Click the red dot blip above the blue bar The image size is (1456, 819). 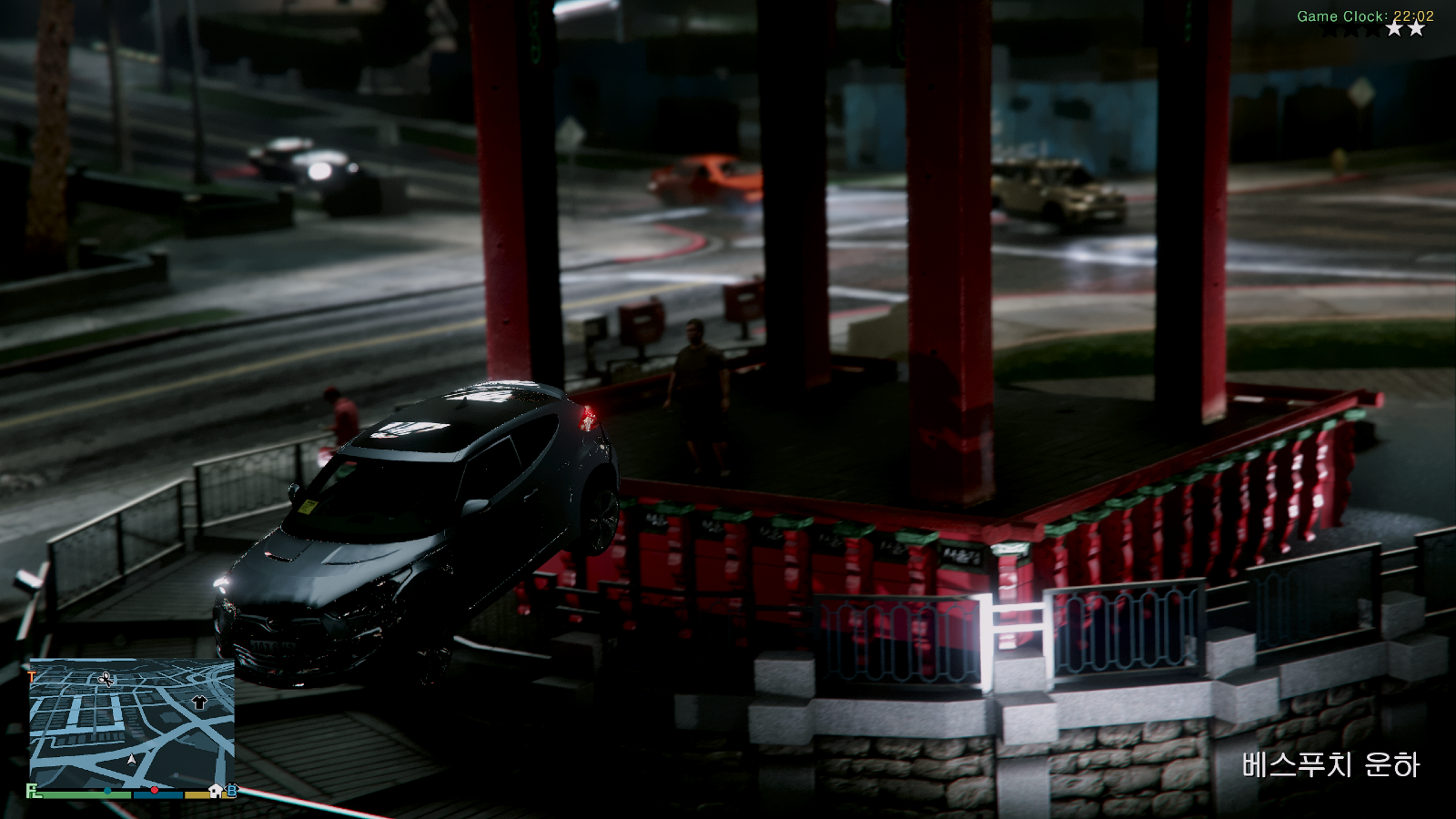click(155, 788)
